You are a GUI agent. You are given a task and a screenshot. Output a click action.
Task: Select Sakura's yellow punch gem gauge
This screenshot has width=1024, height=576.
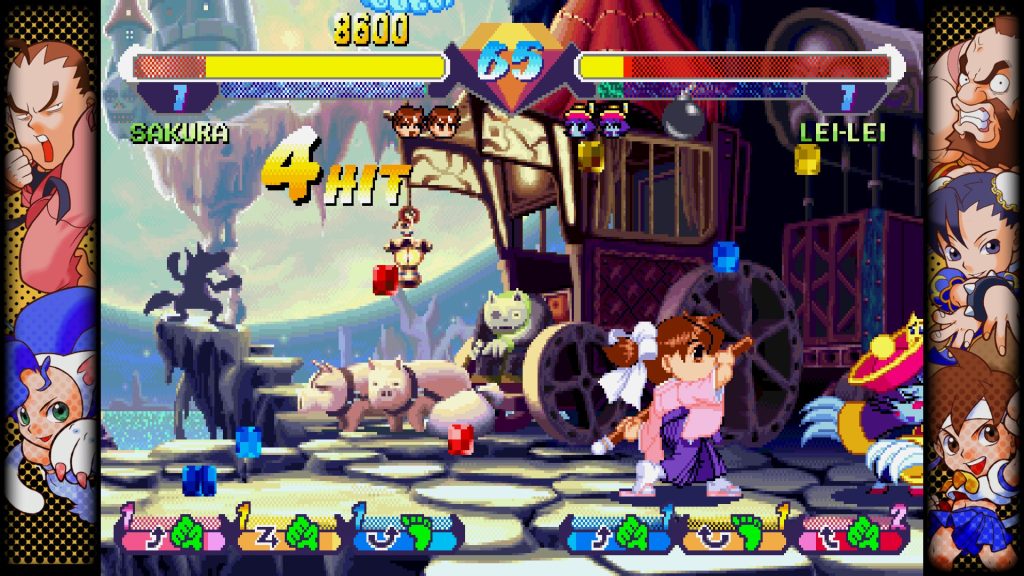(x=287, y=532)
